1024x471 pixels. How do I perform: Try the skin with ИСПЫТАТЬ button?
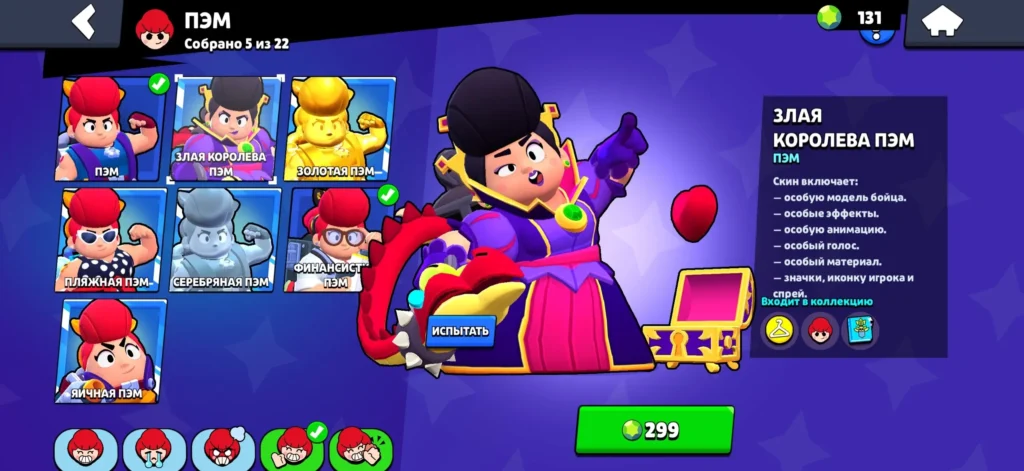point(461,331)
